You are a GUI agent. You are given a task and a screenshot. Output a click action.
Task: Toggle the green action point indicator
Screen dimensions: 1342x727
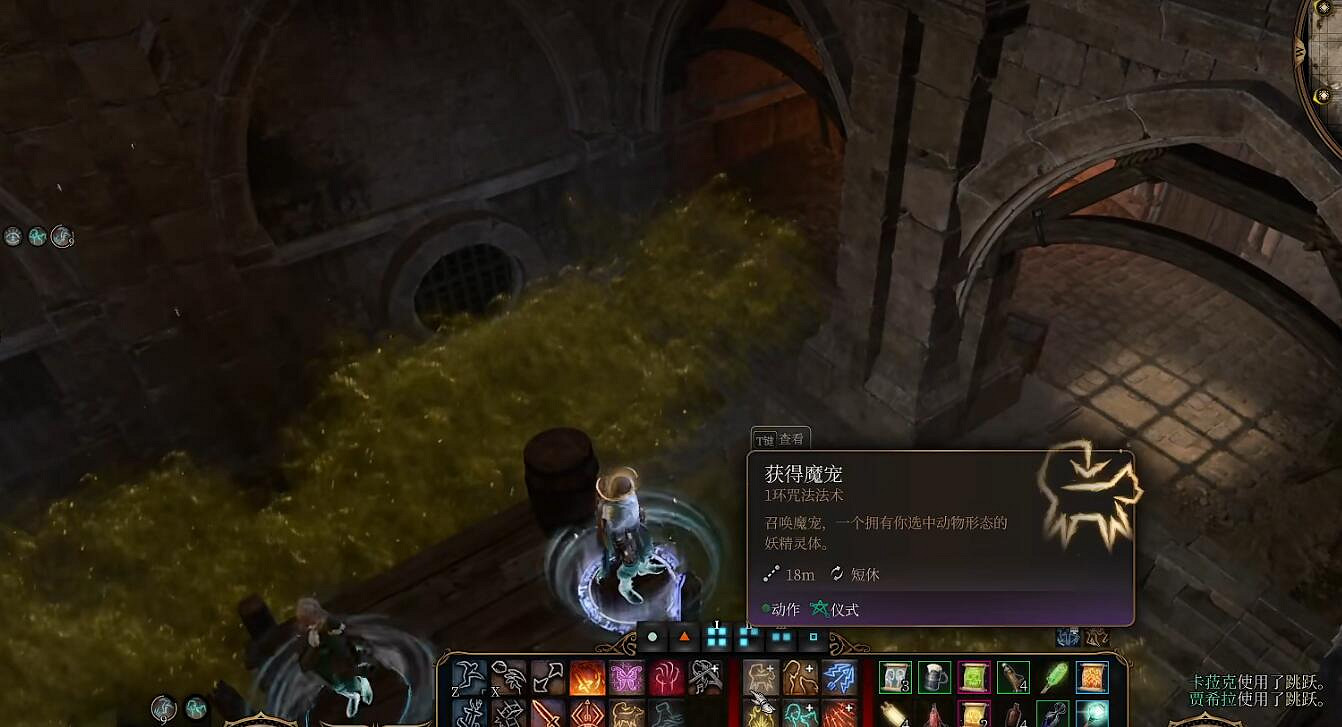652,636
